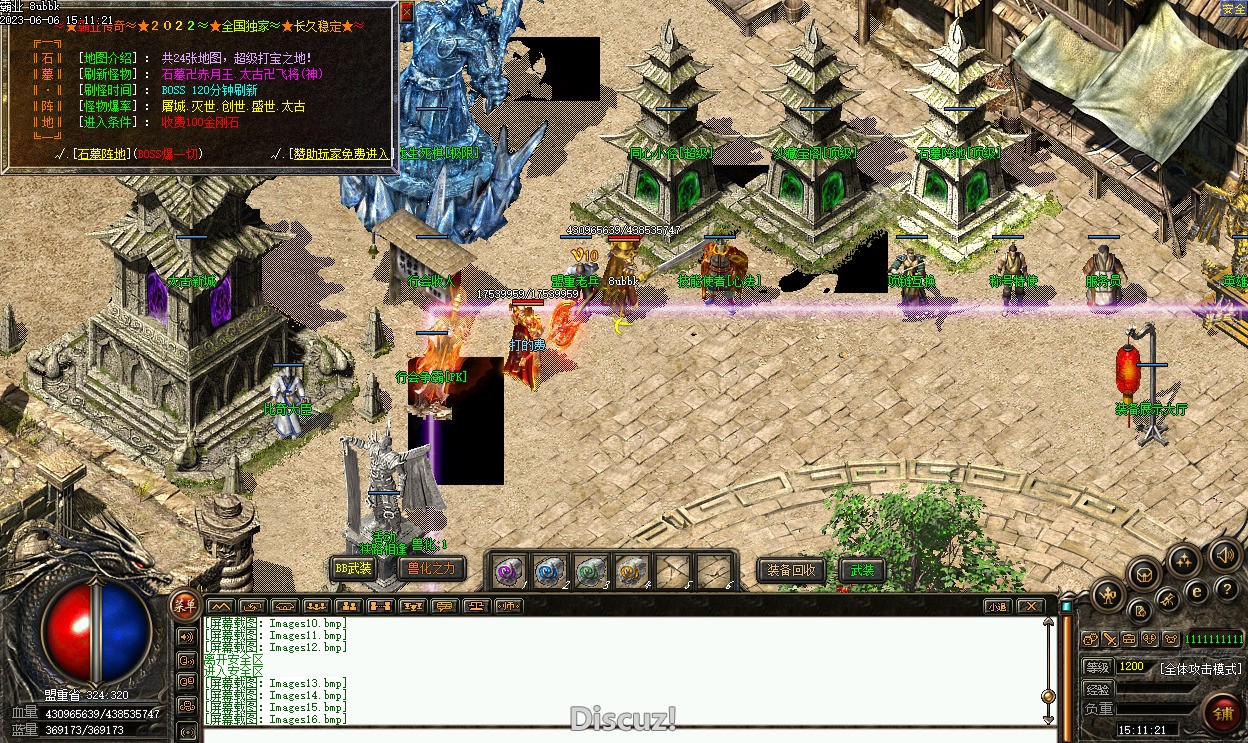Use the purple swirl scroll in slot 1

(510, 571)
